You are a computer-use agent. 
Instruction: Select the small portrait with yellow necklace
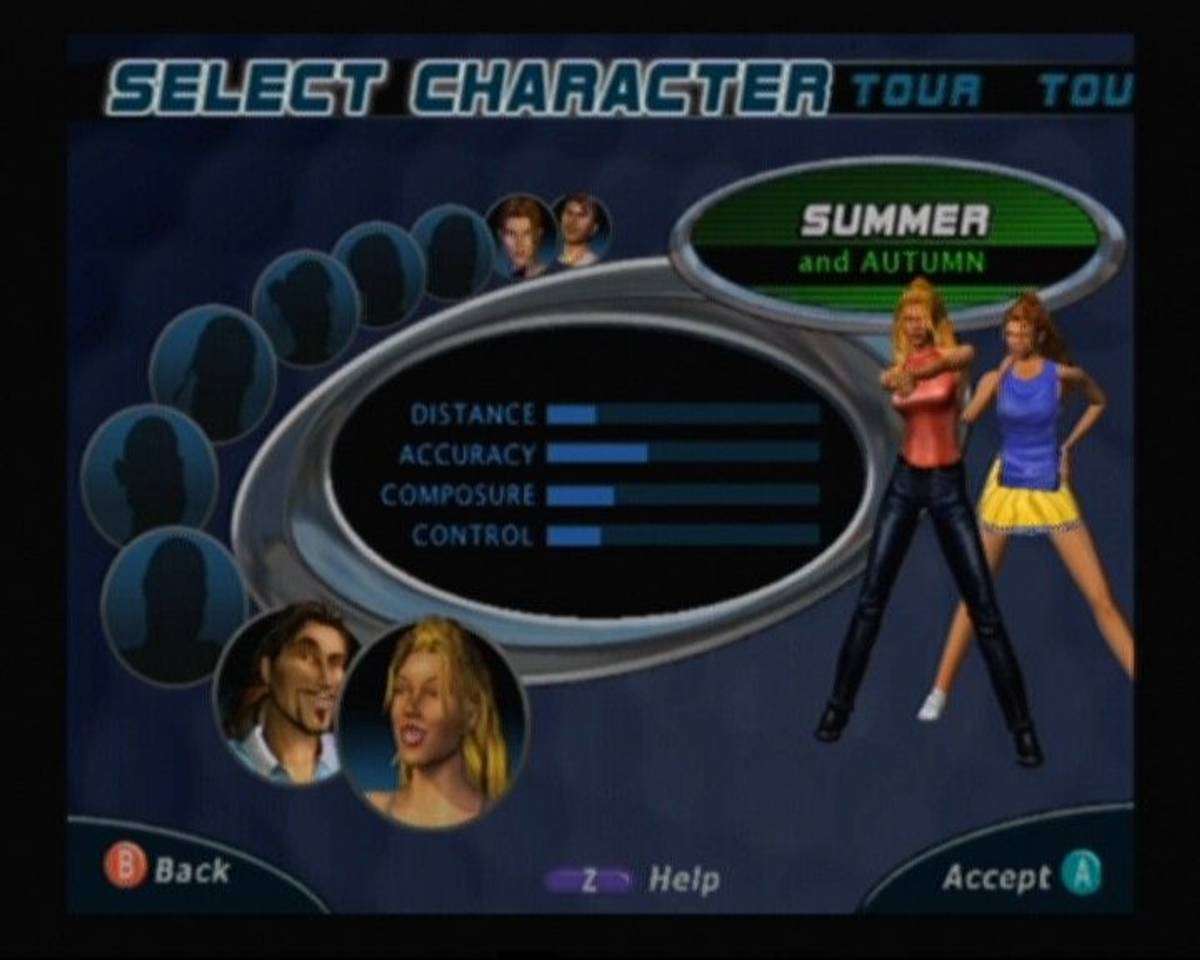click(581, 230)
